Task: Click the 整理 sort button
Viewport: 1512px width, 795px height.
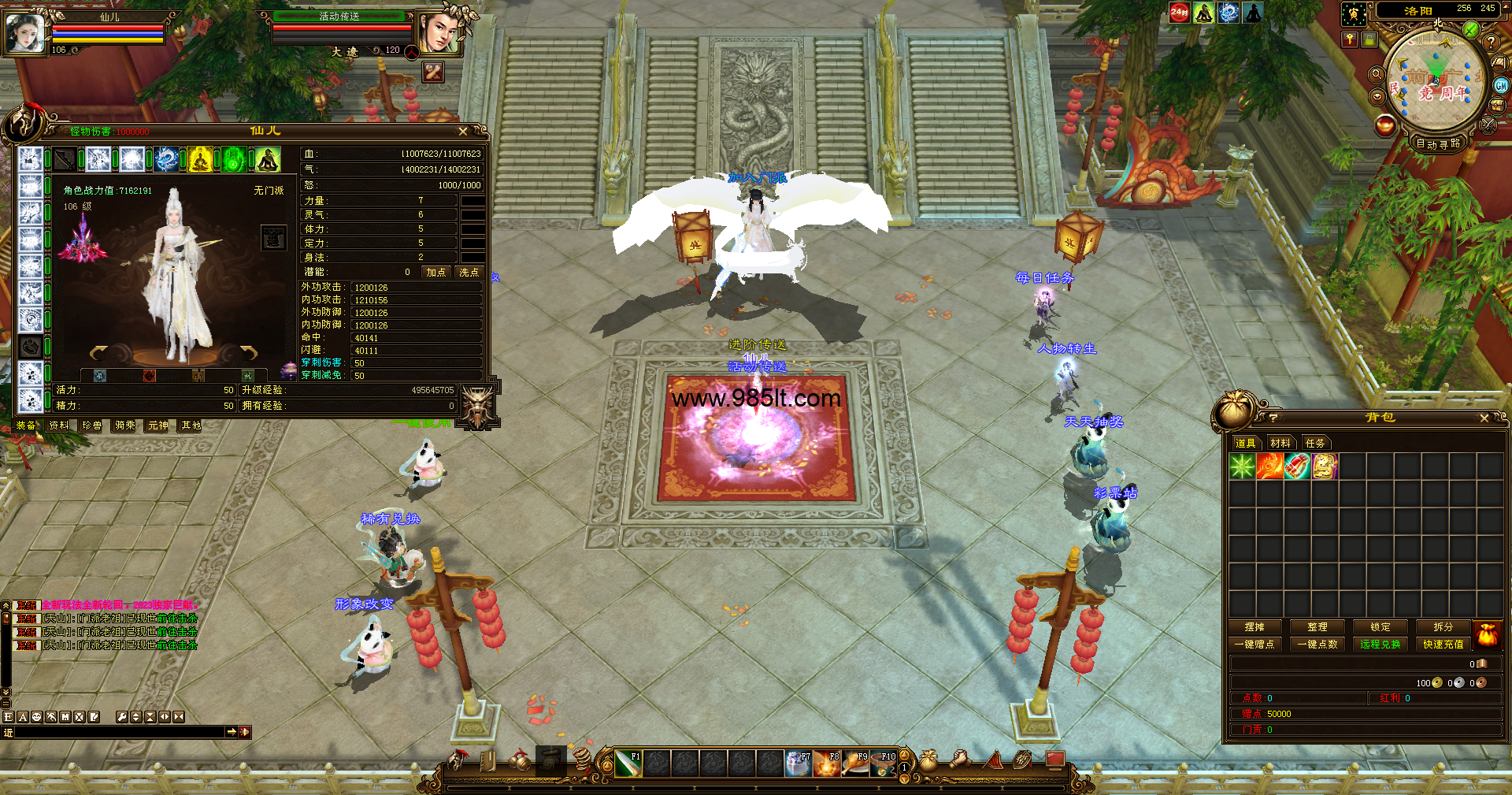Action: pyautogui.click(x=1317, y=627)
